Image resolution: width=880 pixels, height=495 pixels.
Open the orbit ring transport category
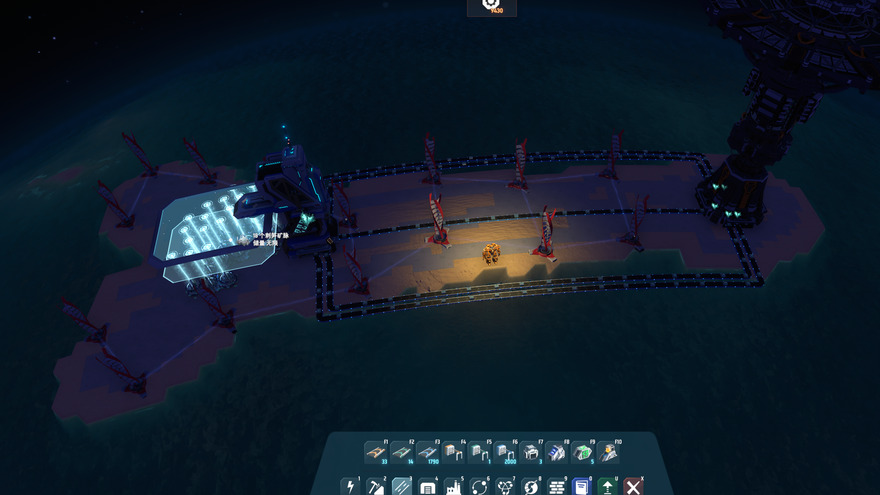(x=479, y=486)
